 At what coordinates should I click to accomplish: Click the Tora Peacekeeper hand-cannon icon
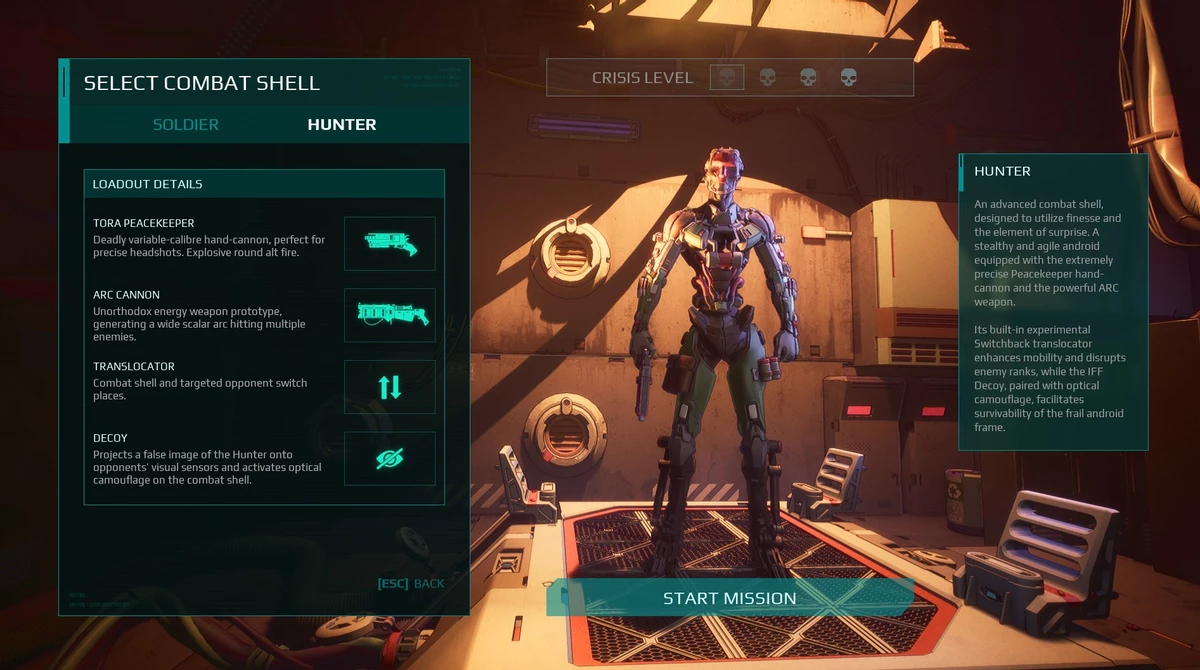pyautogui.click(x=390, y=243)
